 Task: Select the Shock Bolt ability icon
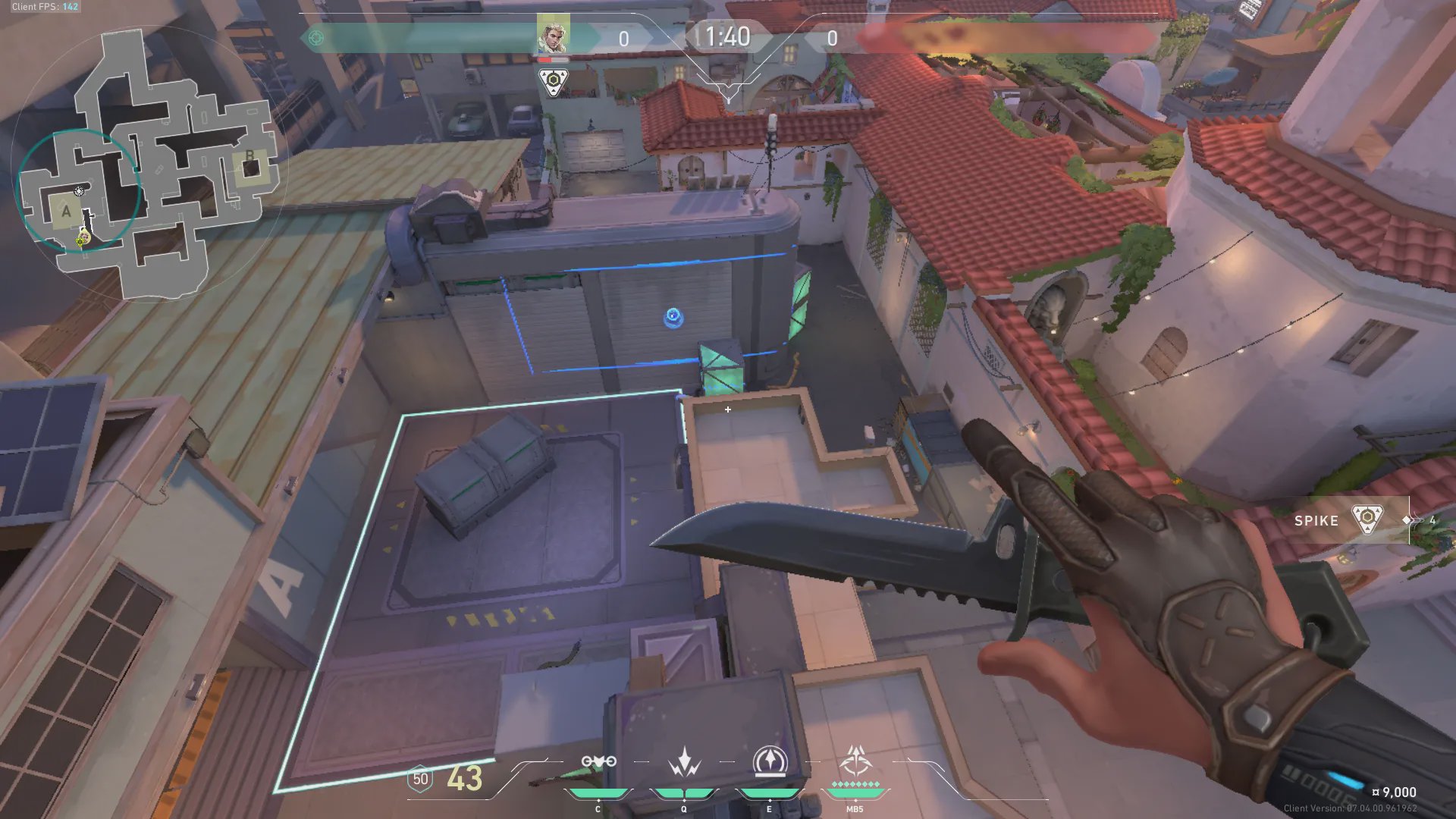click(684, 761)
